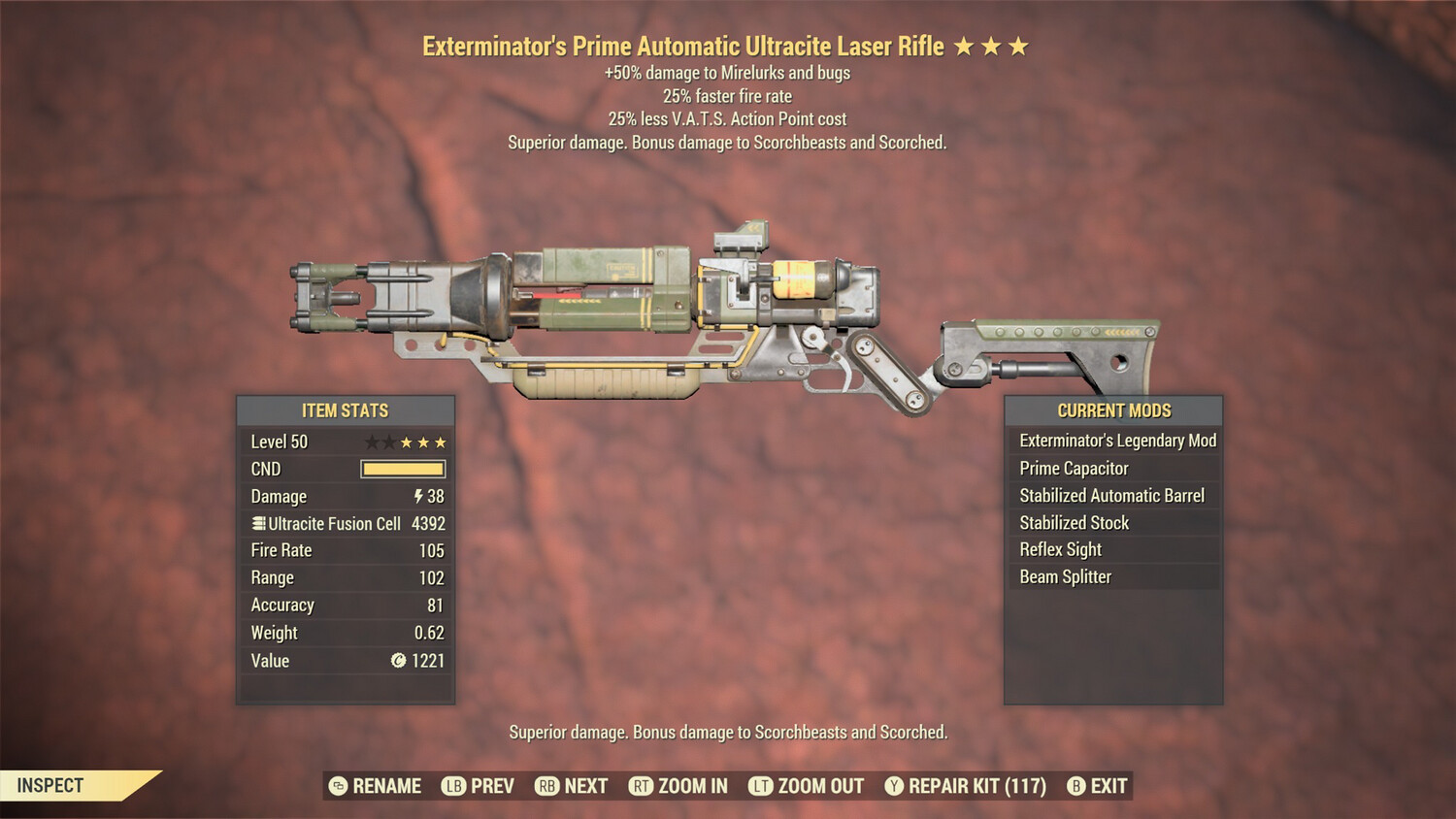Image resolution: width=1456 pixels, height=819 pixels.
Task: Select the Prime Capacitor mod entry
Action: click(1072, 468)
